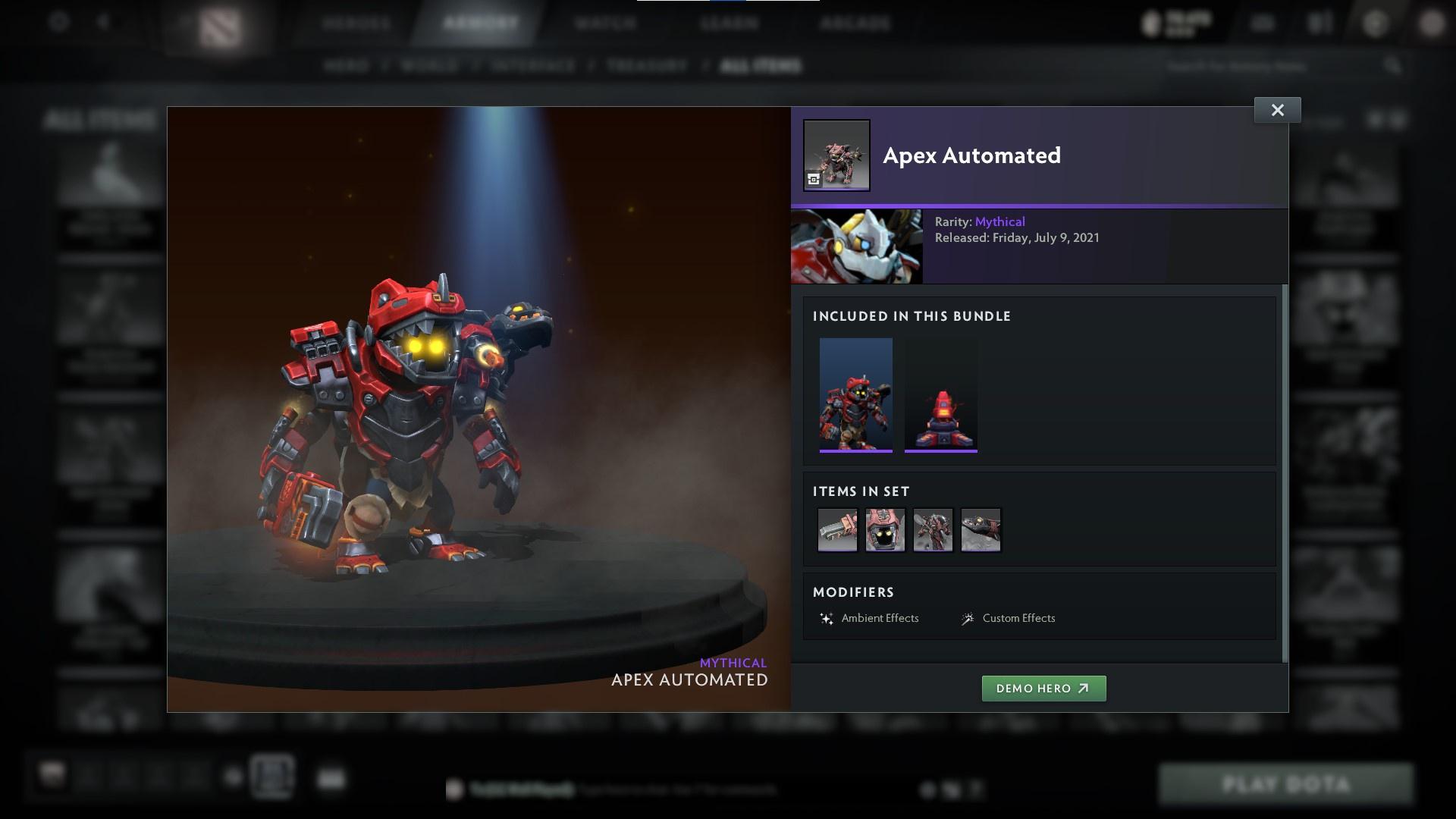Select the hero model thumbnail in the bundle

(x=856, y=394)
